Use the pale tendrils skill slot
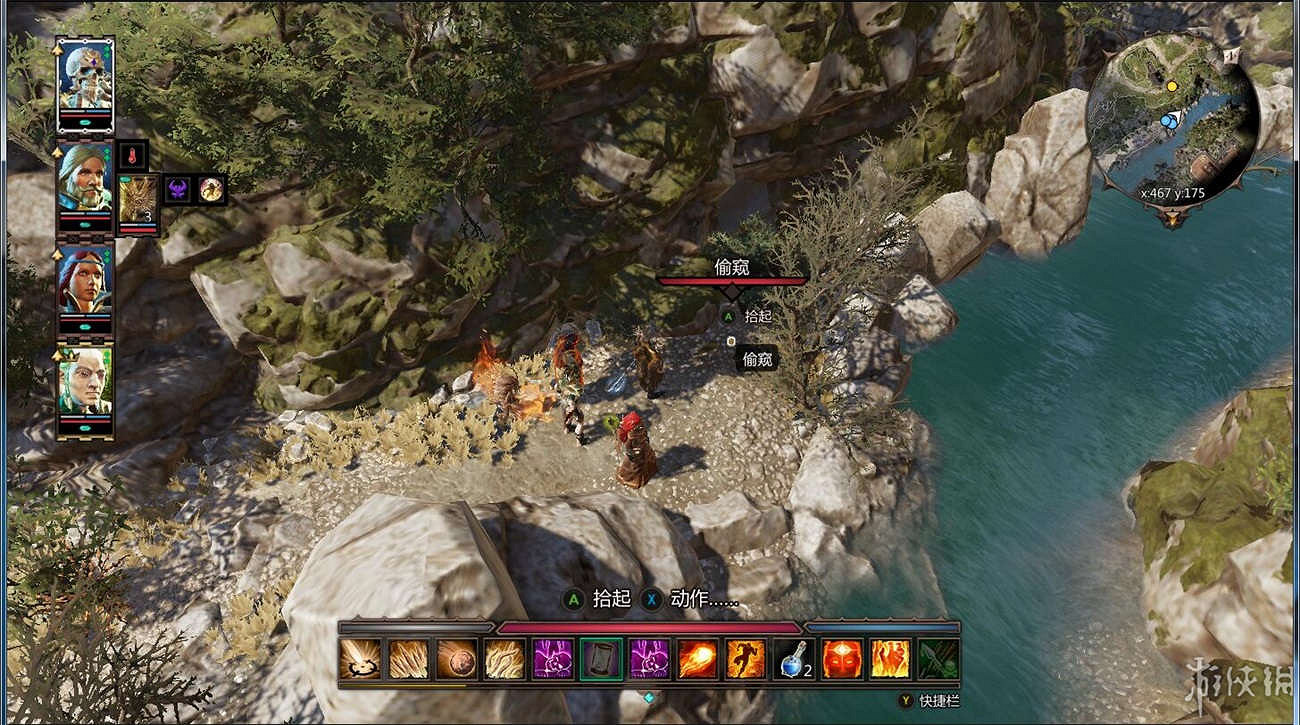The width and height of the screenshot is (1300, 725). pyautogui.click(x=504, y=659)
